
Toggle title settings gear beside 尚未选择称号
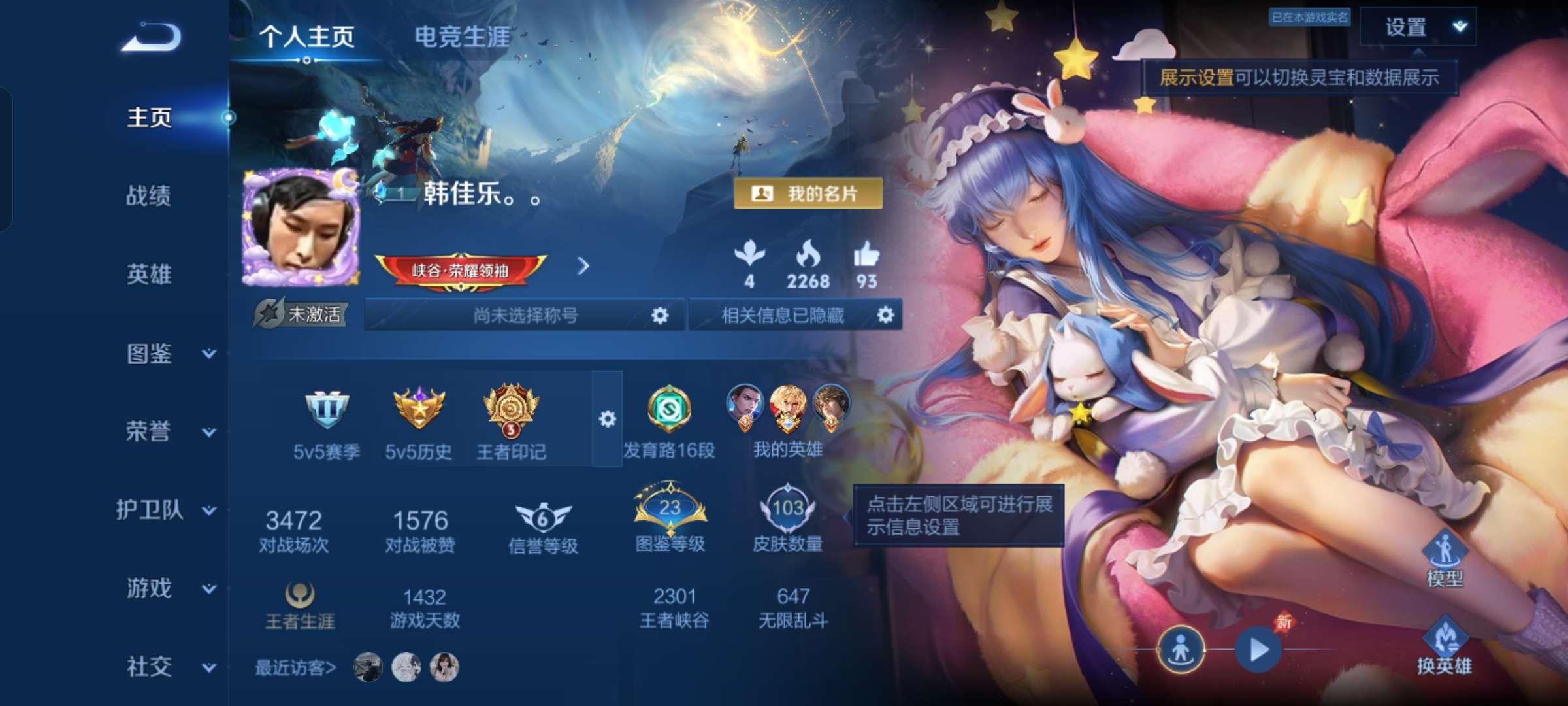point(661,316)
